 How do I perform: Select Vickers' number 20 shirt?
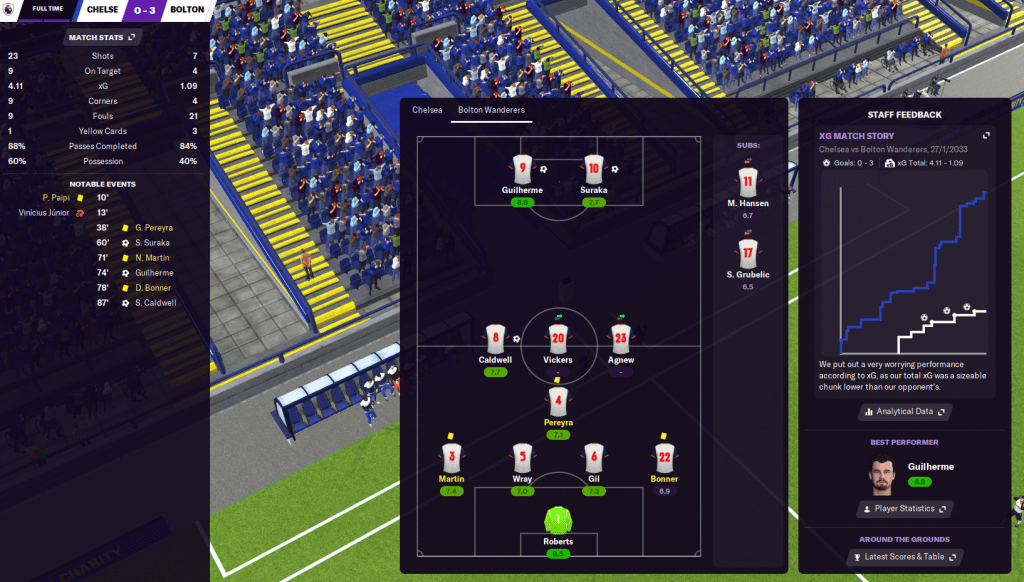click(x=558, y=338)
